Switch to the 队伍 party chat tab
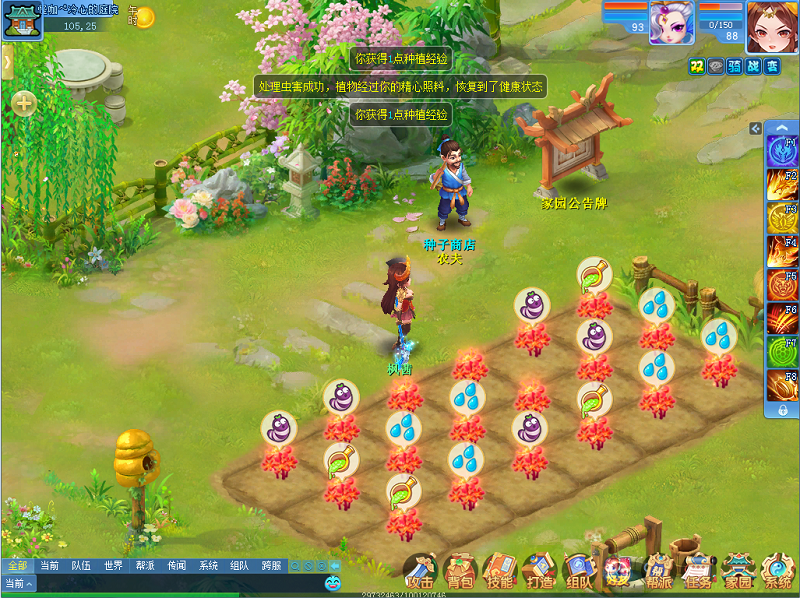This screenshot has width=800, height=598. point(81,566)
